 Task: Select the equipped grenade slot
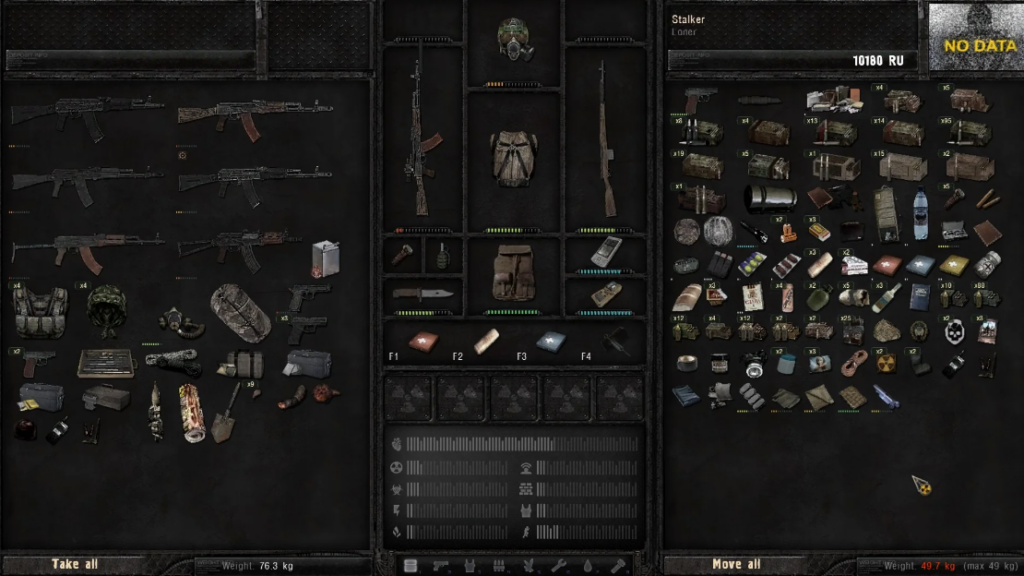[443, 254]
